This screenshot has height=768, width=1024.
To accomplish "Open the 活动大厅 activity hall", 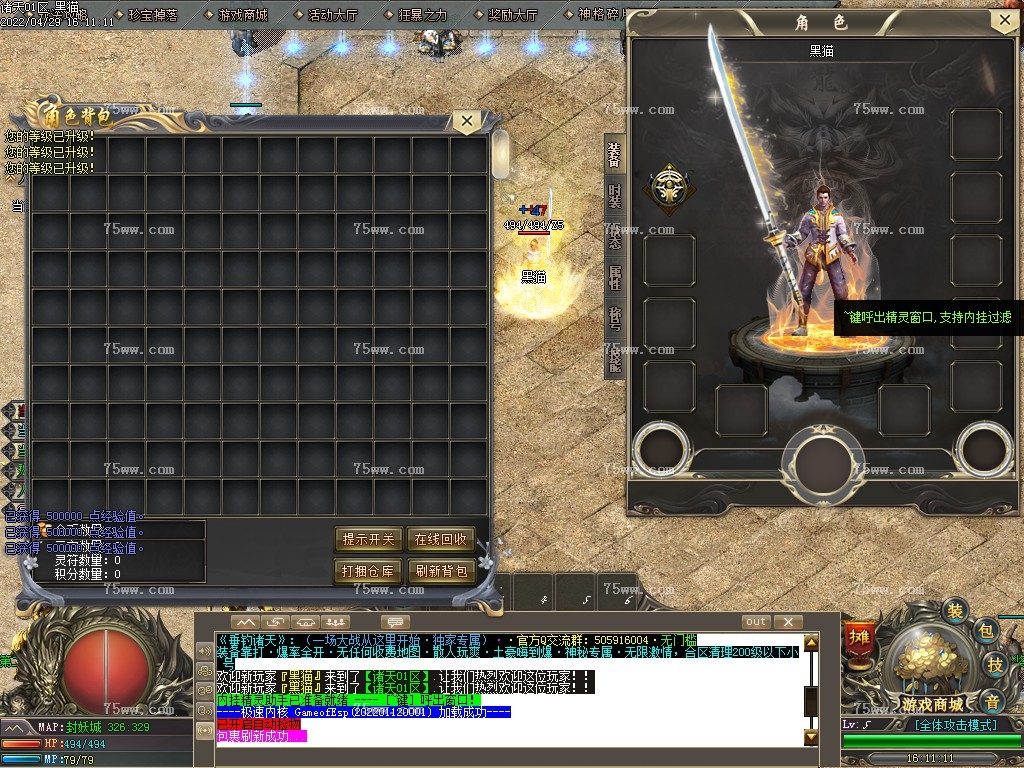I will pos(333,16).
